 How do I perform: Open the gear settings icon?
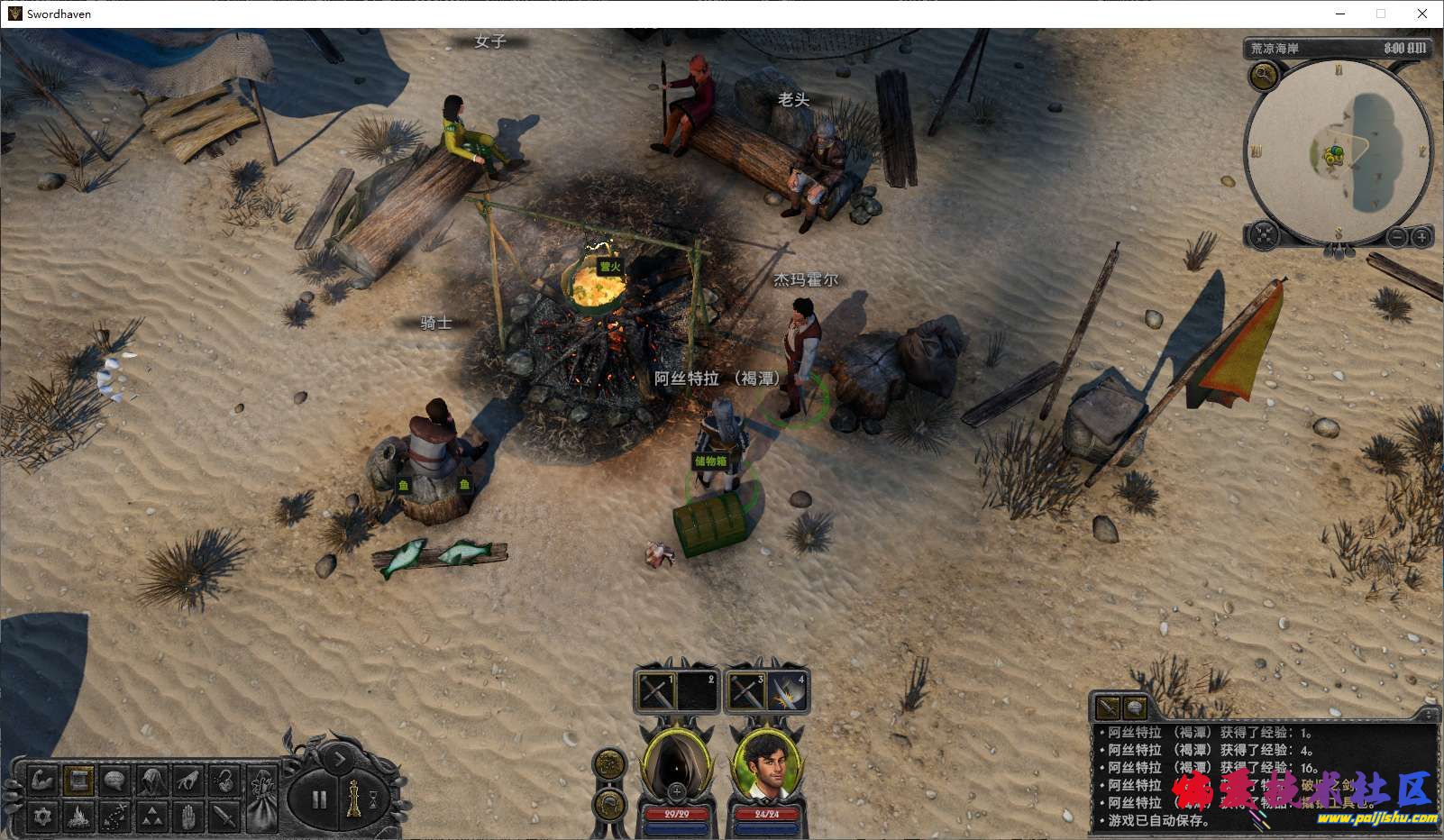(42, 817)
